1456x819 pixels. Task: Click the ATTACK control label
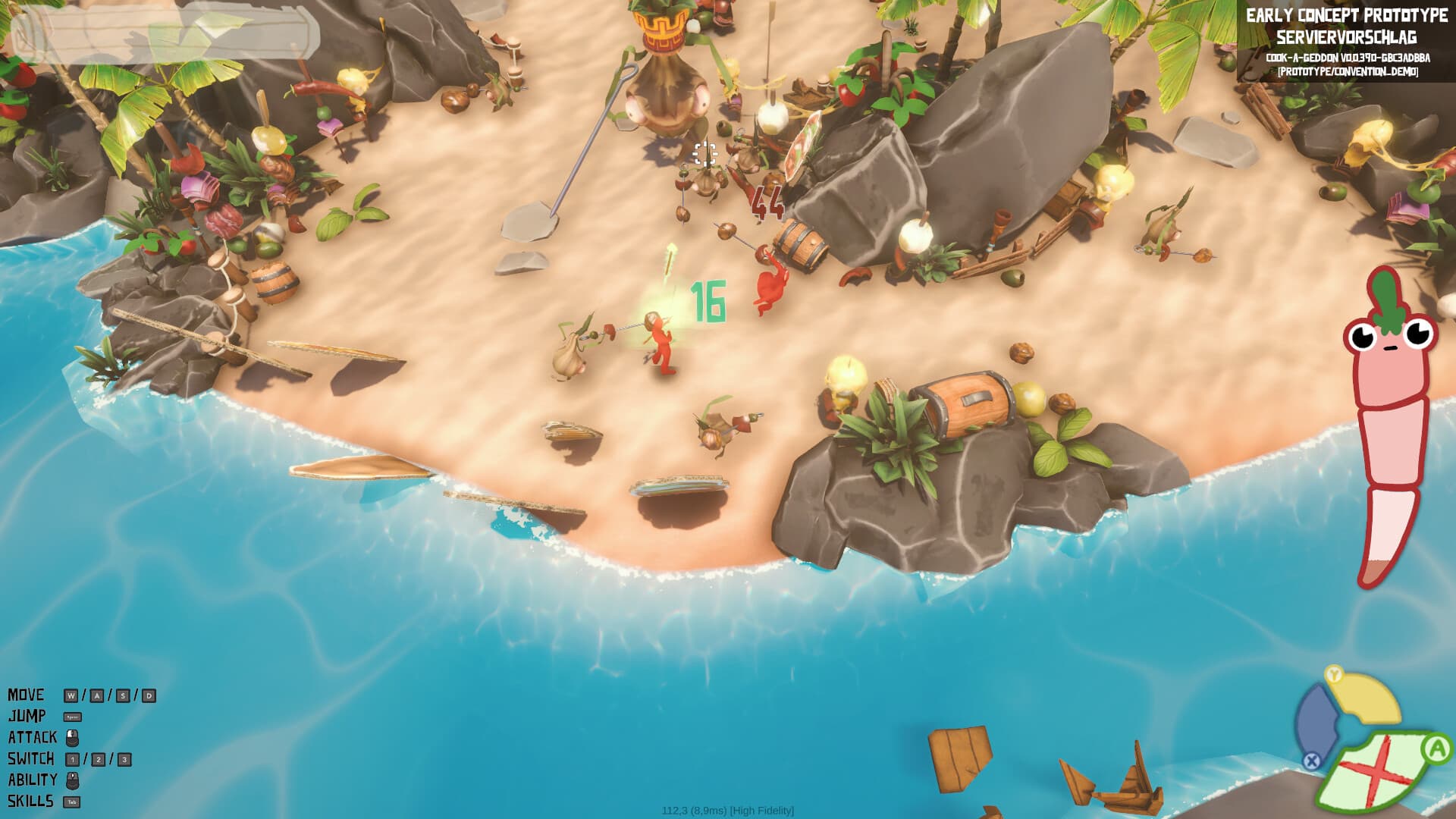(x=34, y=736)
